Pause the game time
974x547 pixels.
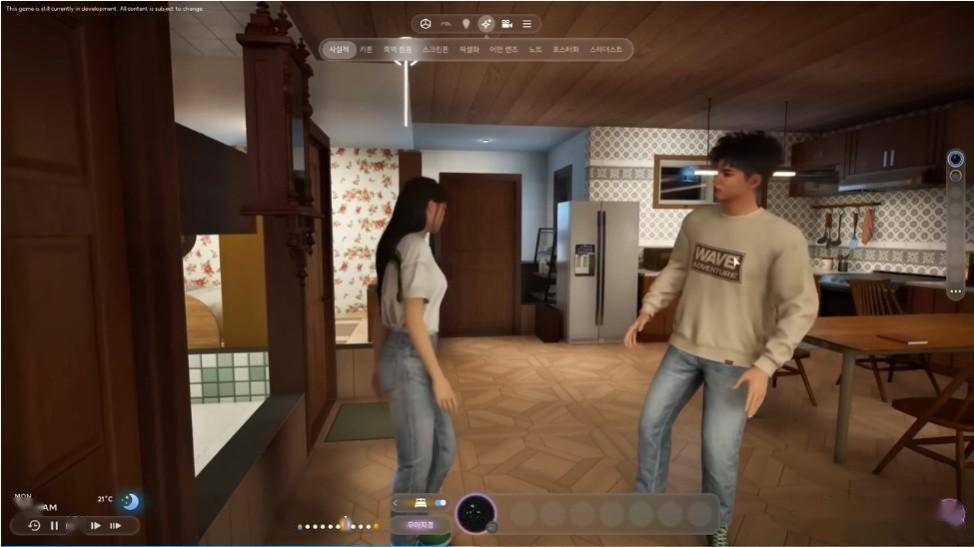pos(54,525)
